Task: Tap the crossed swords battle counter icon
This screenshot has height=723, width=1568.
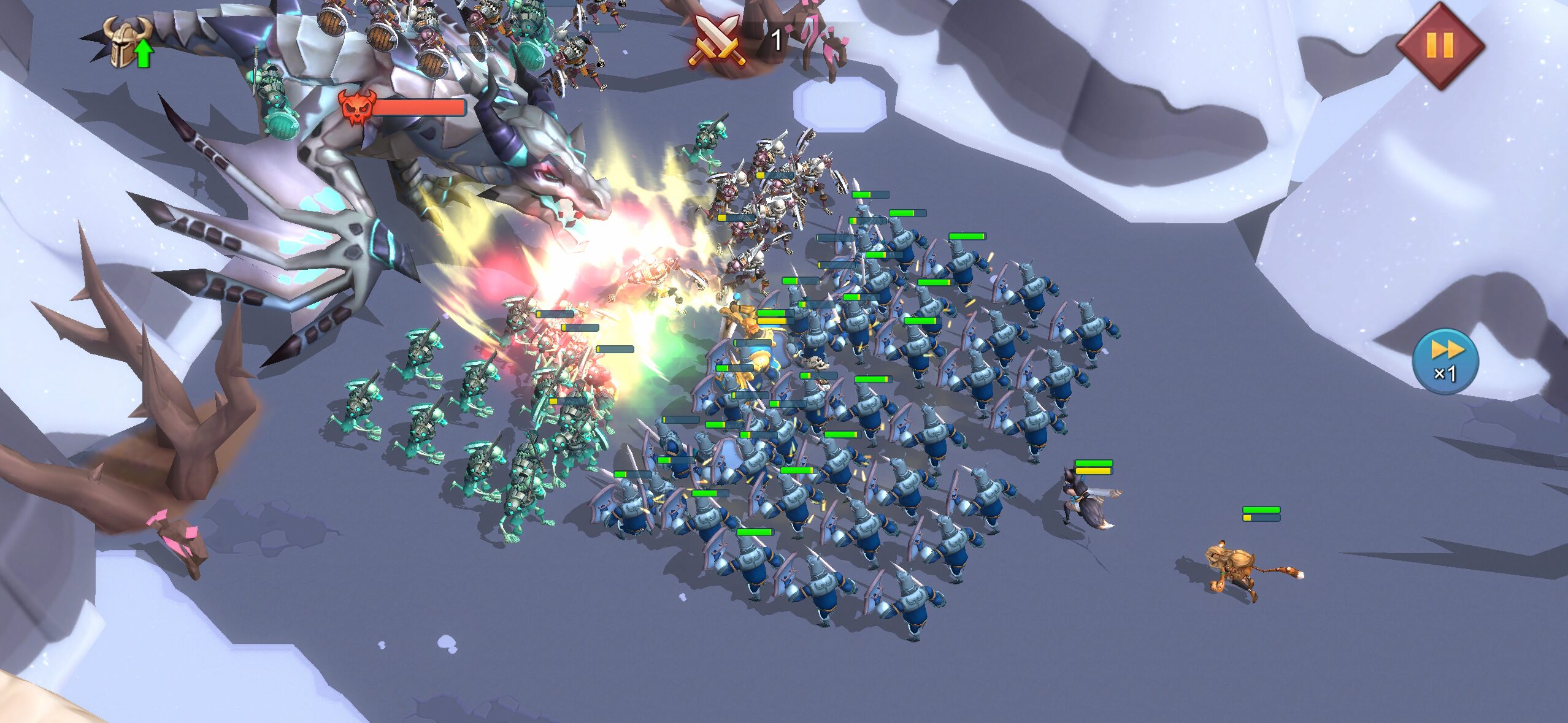Action: 716,40
